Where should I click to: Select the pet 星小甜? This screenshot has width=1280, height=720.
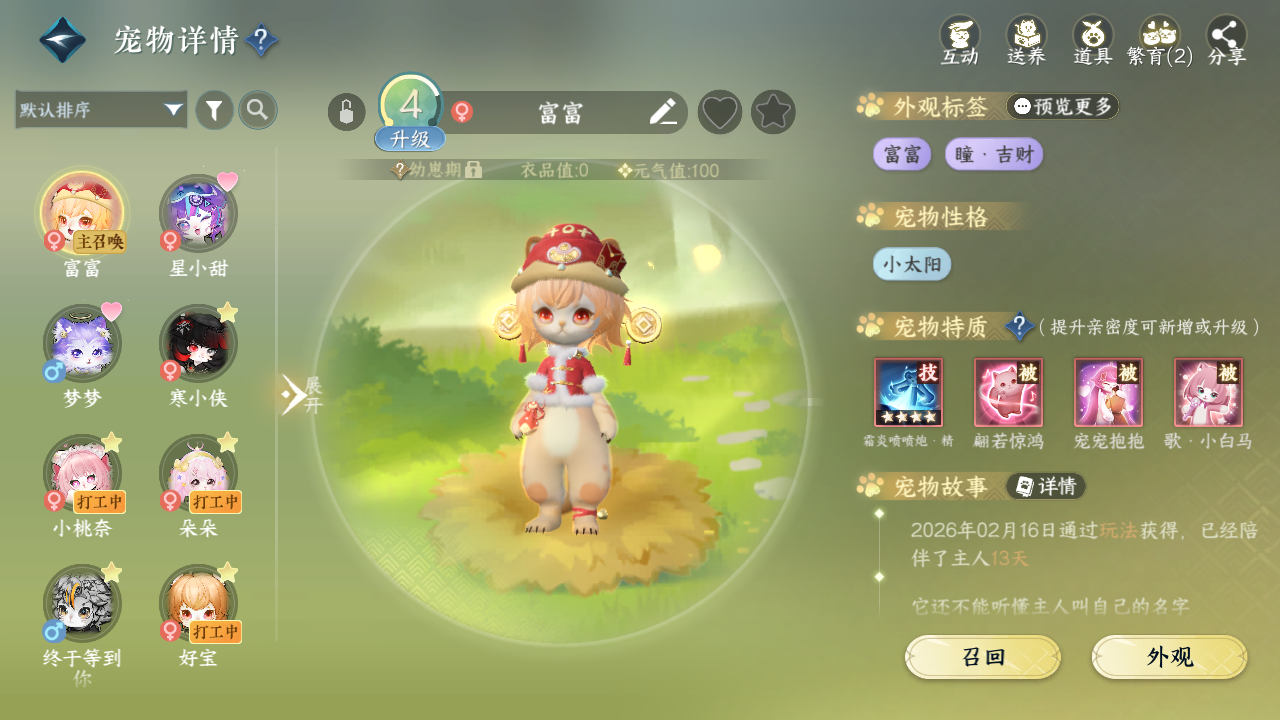click(198, 214)
